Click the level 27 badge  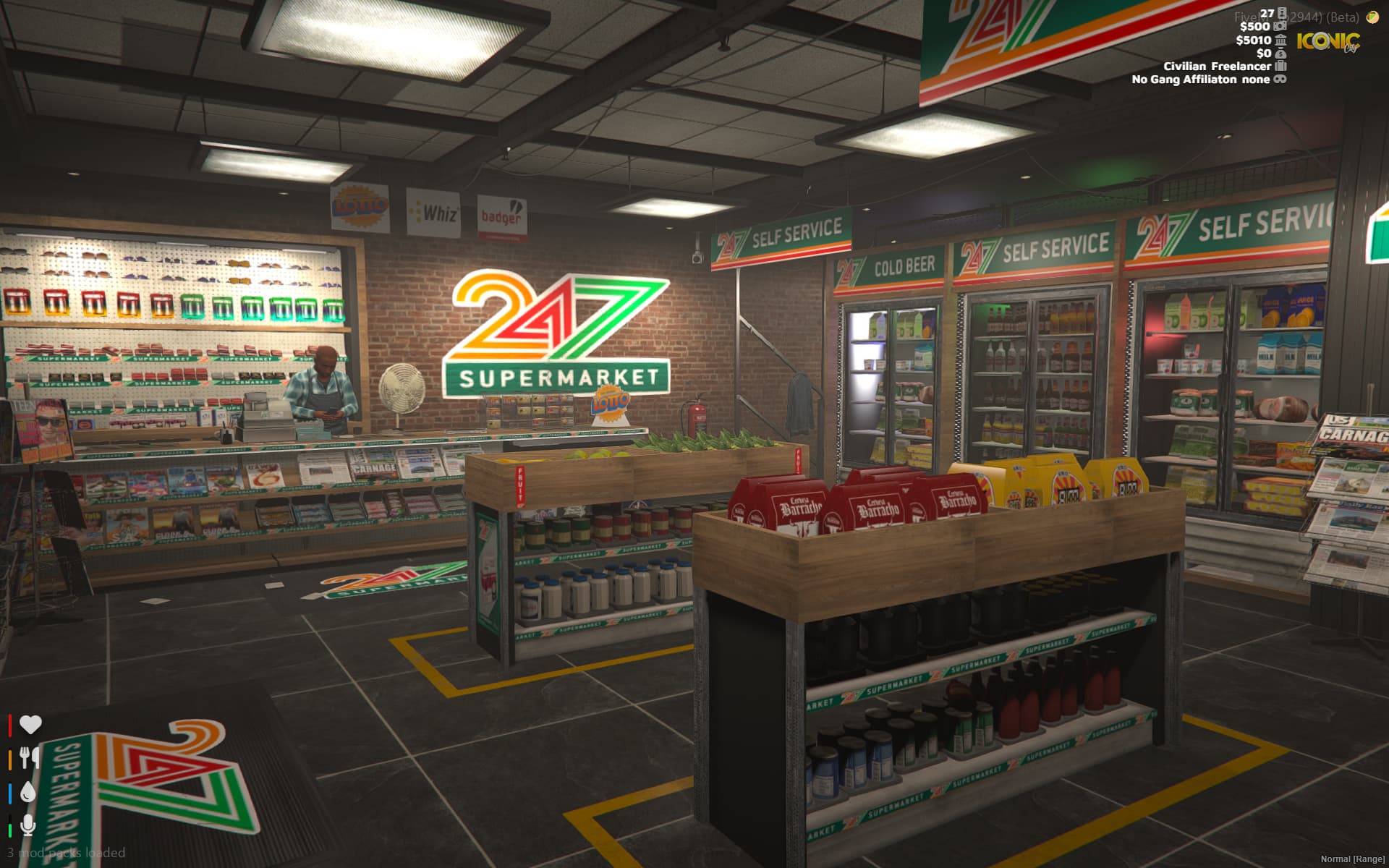coord(1267,14)
